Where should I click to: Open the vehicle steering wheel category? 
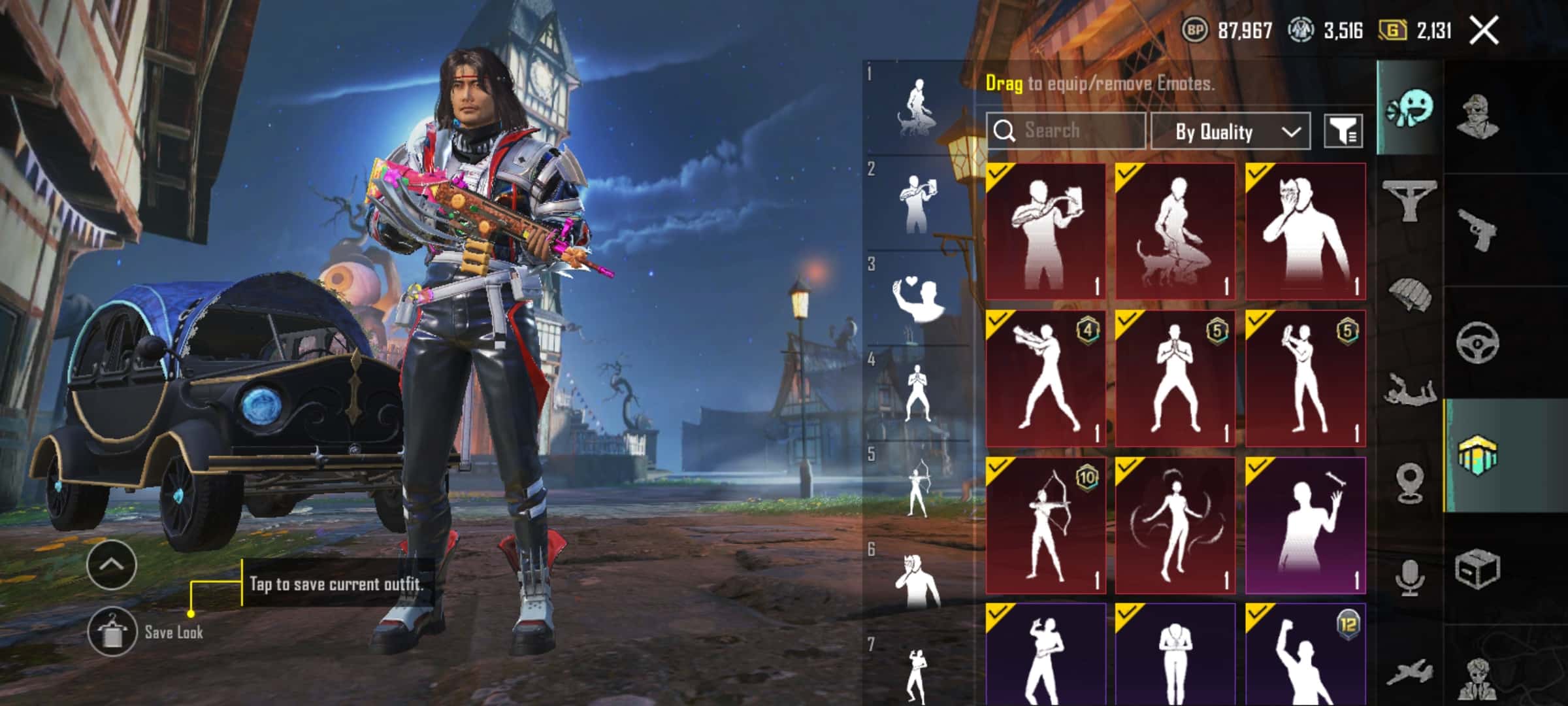(x=1478, y=342)
